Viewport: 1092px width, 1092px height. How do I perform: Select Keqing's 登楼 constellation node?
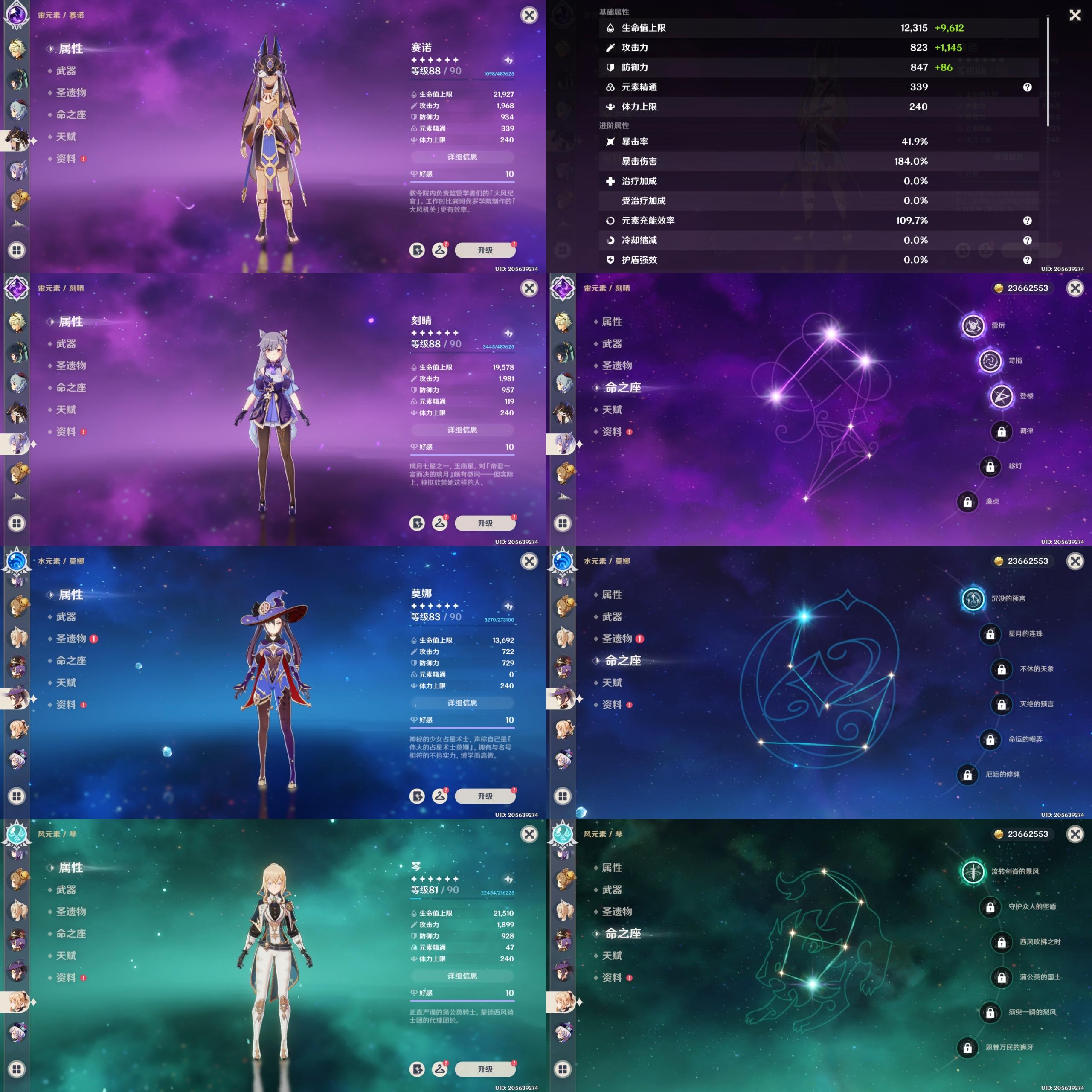(1001, 396)
